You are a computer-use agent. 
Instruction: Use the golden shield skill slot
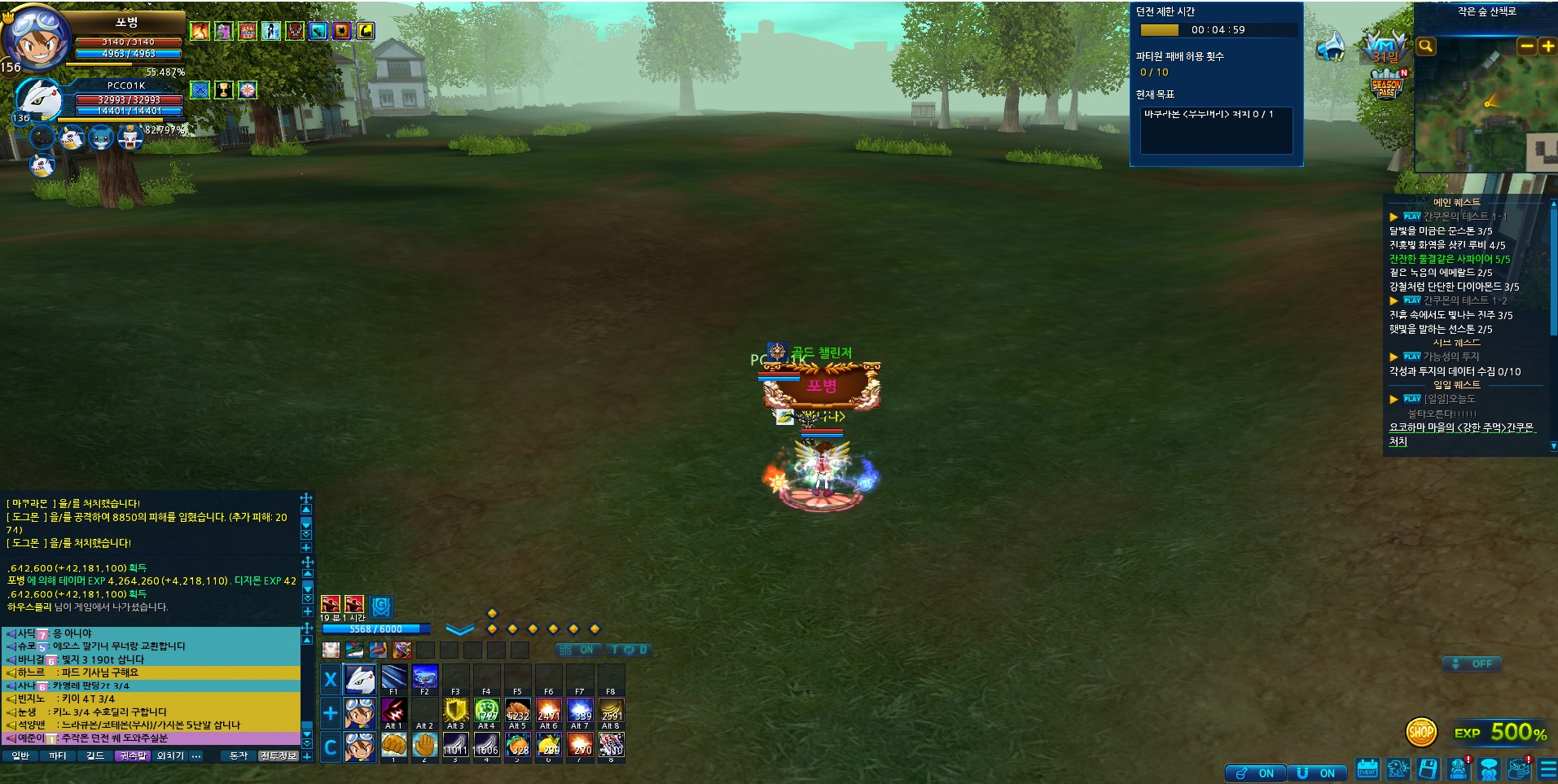(x=455, y=711)
